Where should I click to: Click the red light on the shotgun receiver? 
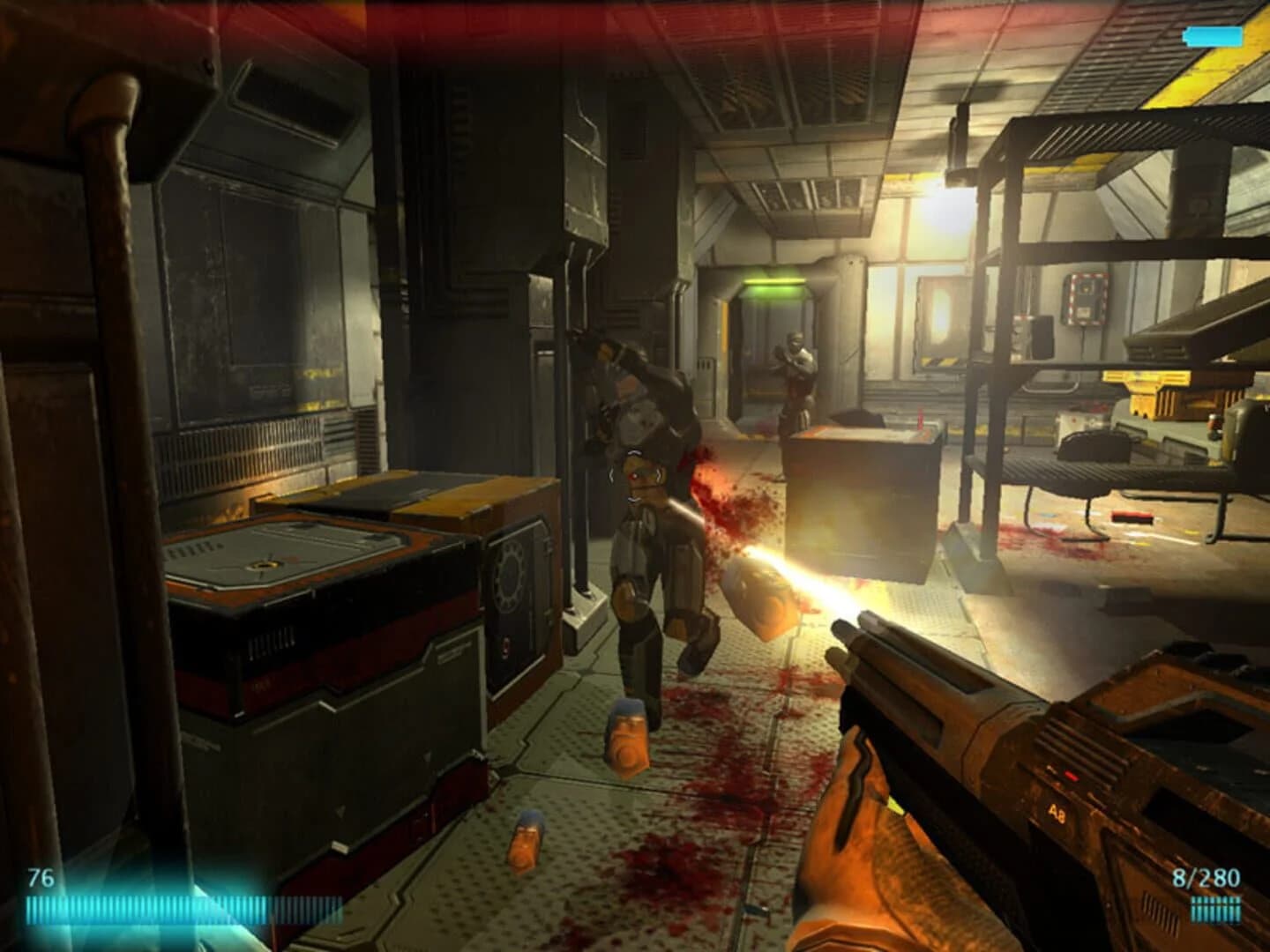1070,775
